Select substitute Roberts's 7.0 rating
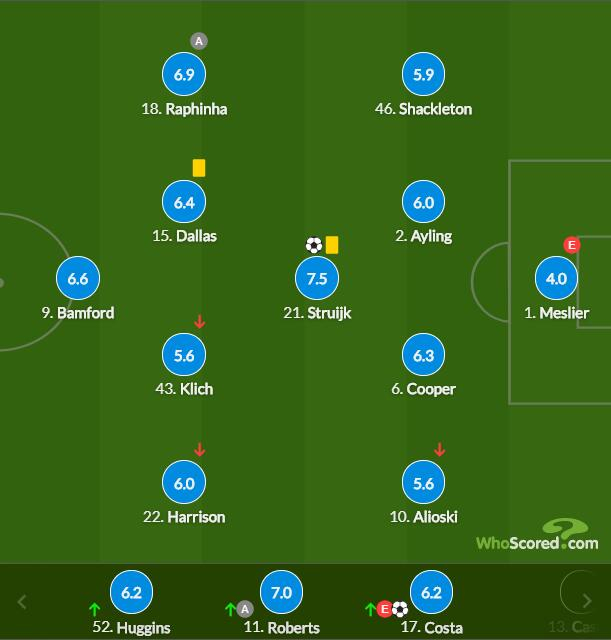Image resolution: width=611 pixels, height=640 pixels. click(x=281, y=593)
